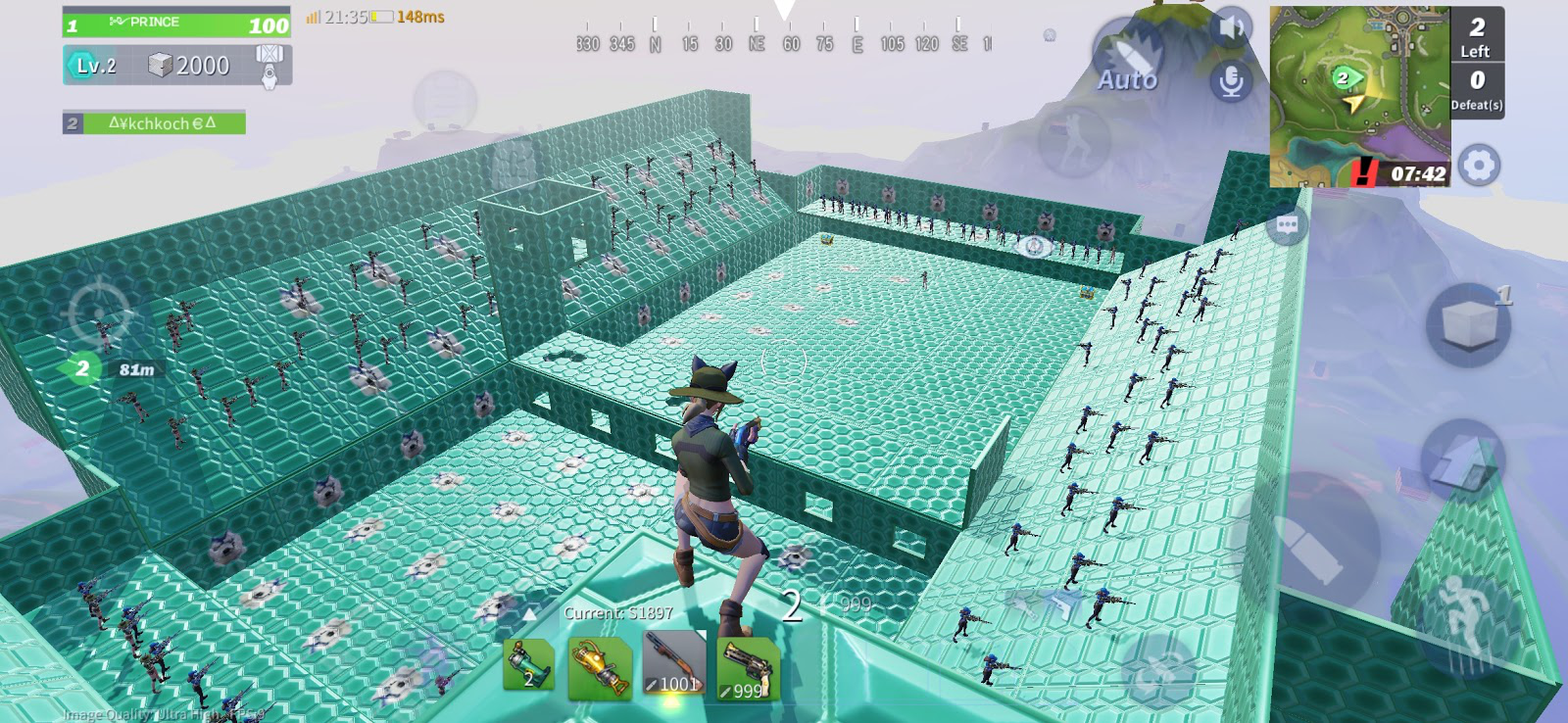Select the shotgun slot with 1001 ammo
The image size is (1568, 723).
674,664
